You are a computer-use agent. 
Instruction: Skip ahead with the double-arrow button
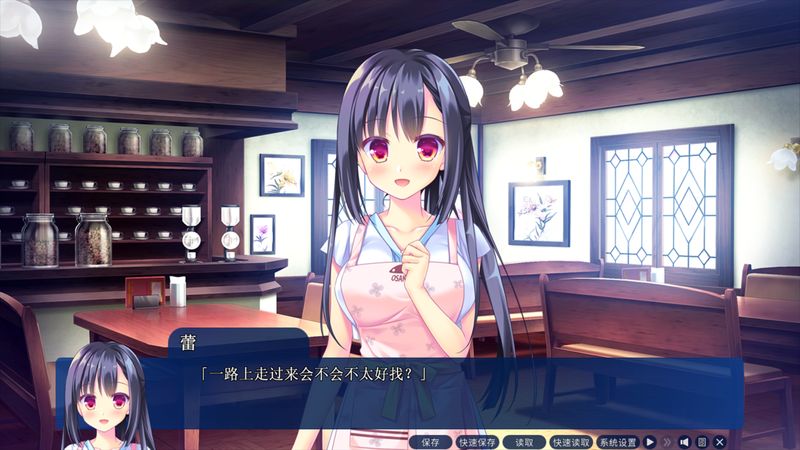[x=667, y=442]
